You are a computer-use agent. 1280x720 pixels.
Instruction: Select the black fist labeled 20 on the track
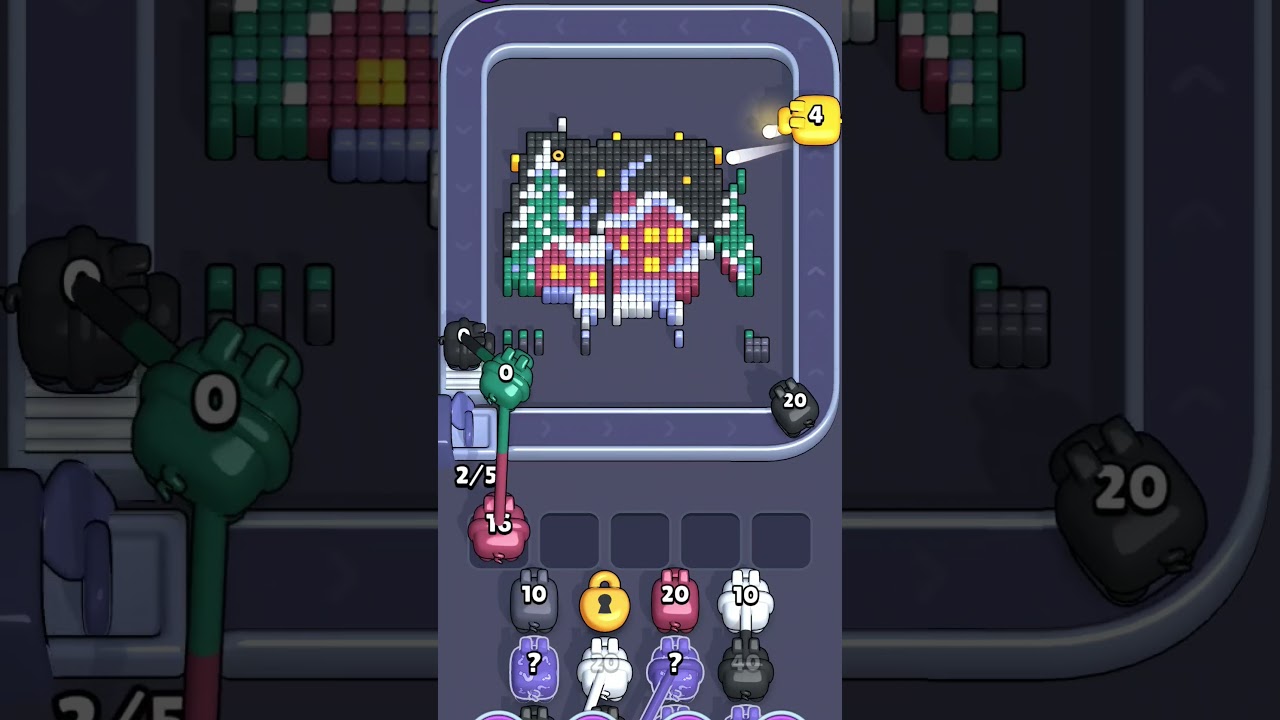click(x=793, y=401)
